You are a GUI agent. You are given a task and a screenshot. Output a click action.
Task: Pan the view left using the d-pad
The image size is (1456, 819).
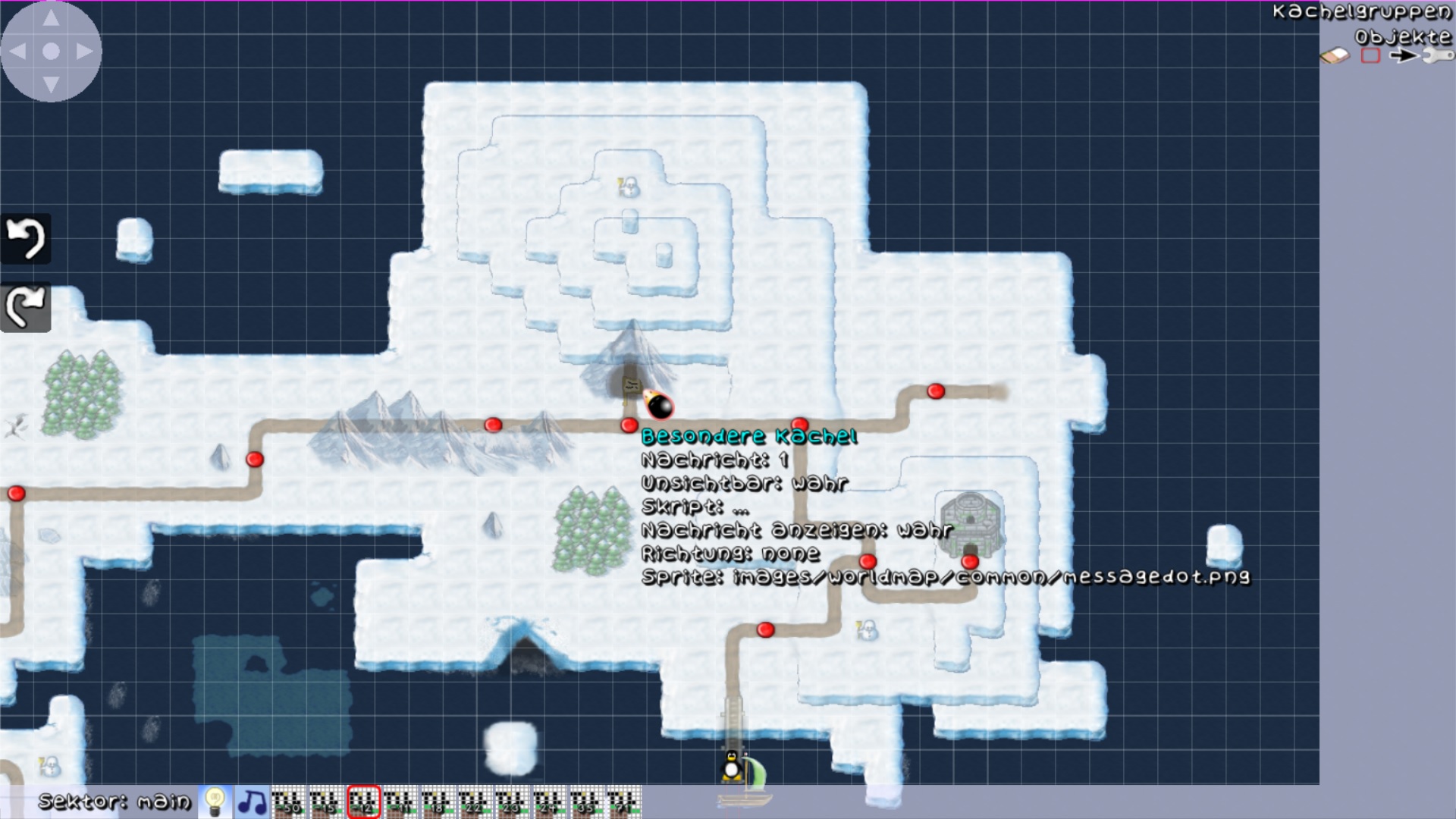pos(18,52)
